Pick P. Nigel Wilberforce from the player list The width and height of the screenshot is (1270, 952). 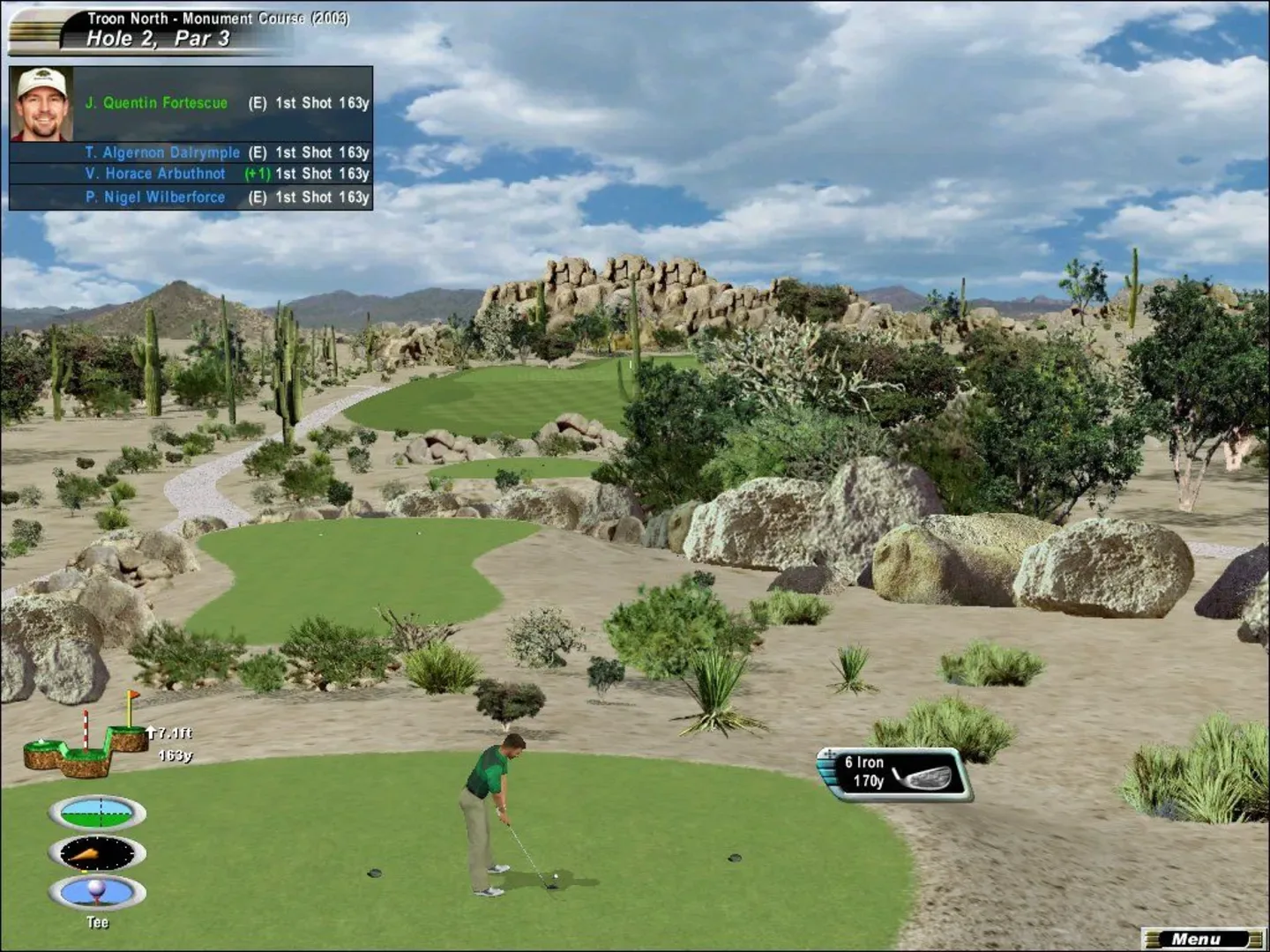point(226,197)
